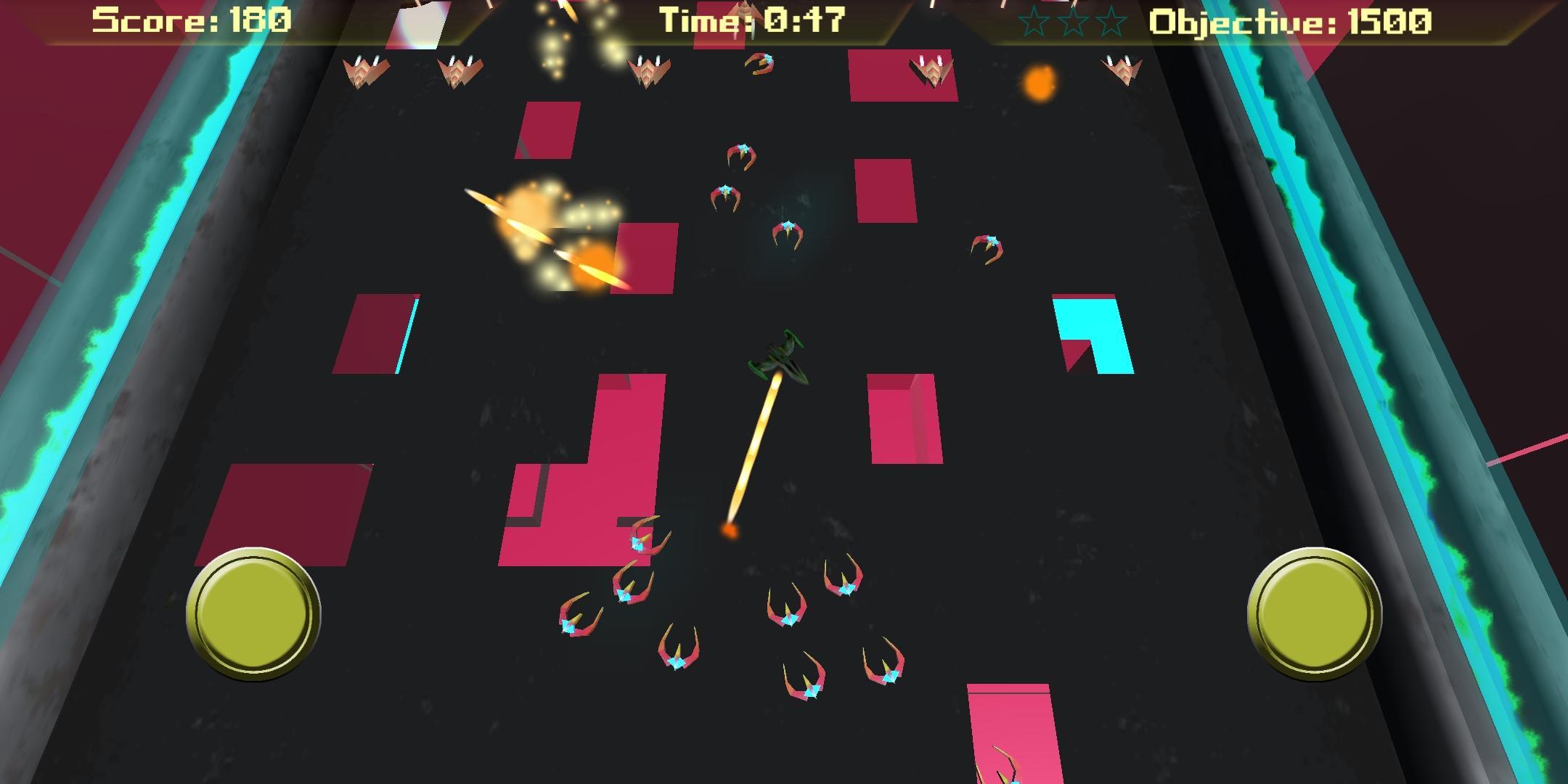Tap the left yellow joystick control

pos(253,613)
